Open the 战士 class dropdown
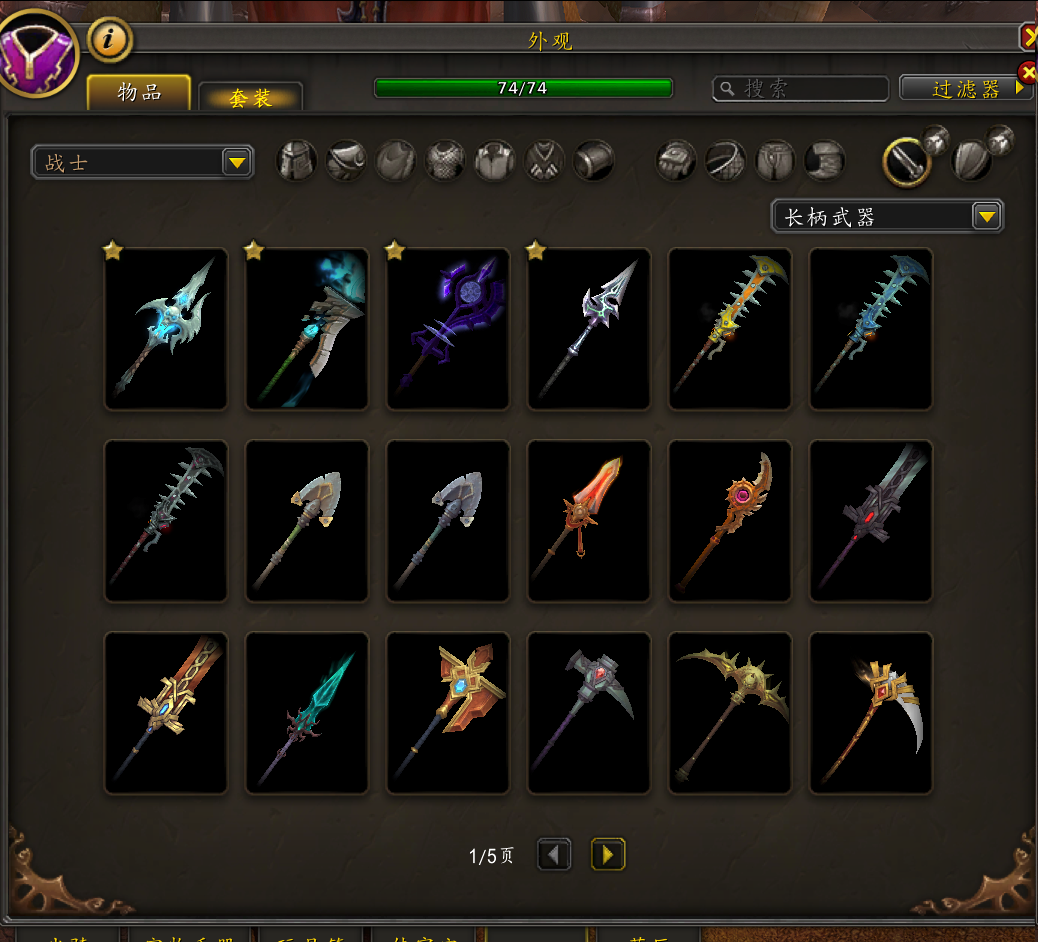 (x=236, y=162)
